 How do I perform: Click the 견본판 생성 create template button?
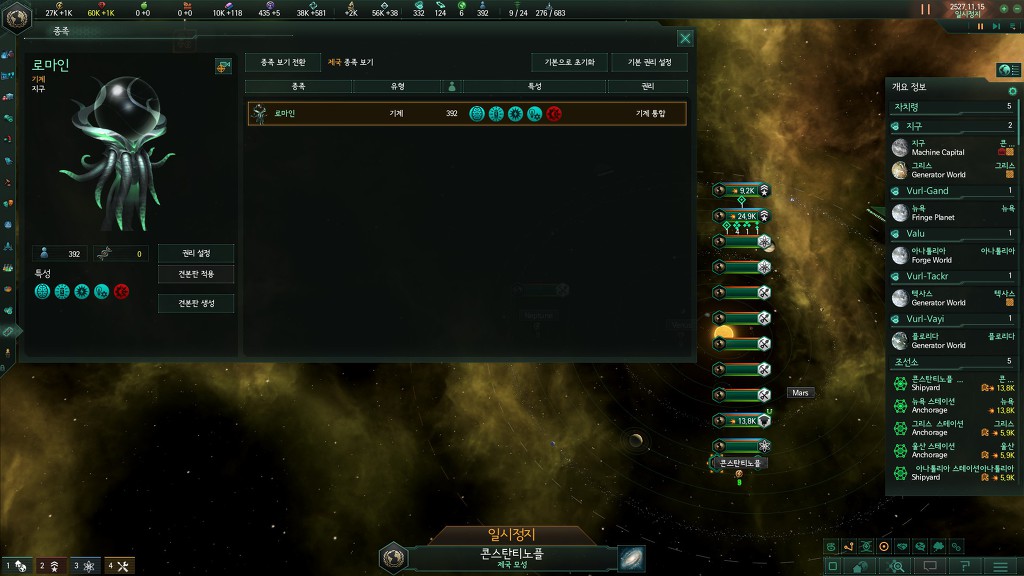196,303
